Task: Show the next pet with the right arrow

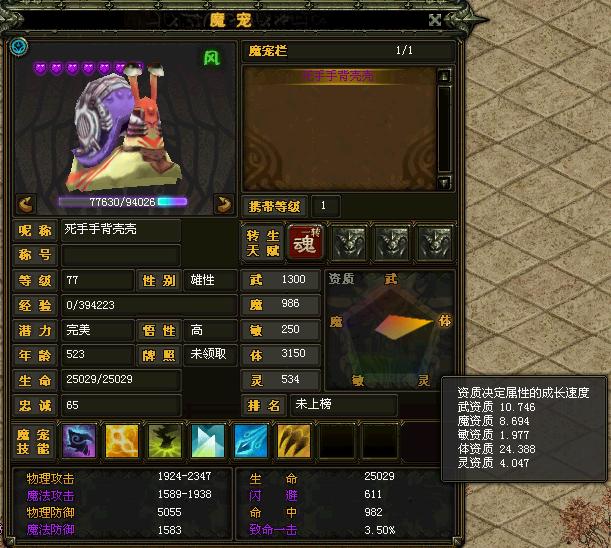Action: click(223, 203)
